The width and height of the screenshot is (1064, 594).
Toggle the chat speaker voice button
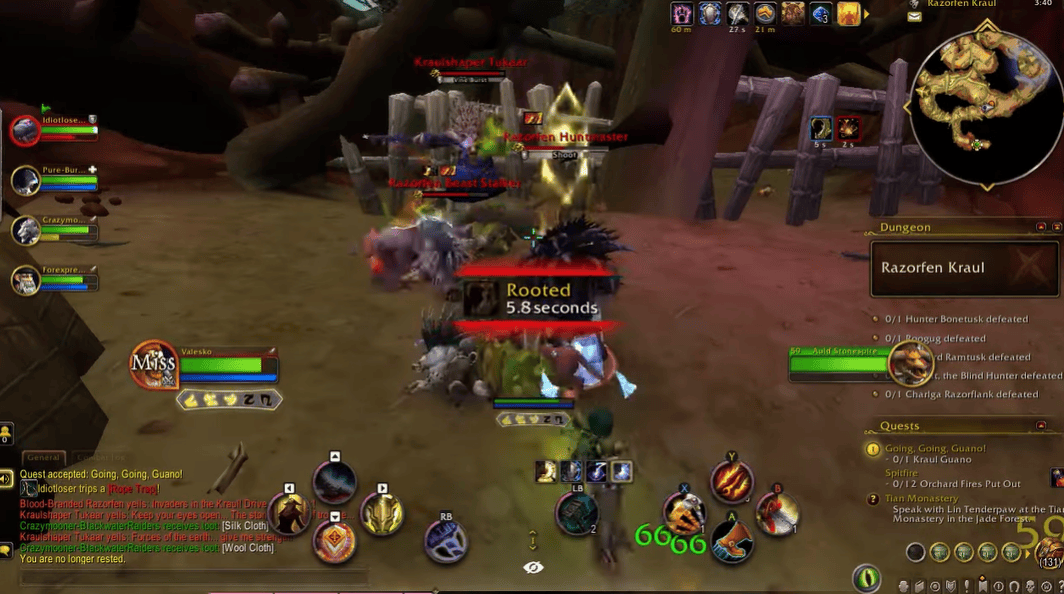coord(6,479)
